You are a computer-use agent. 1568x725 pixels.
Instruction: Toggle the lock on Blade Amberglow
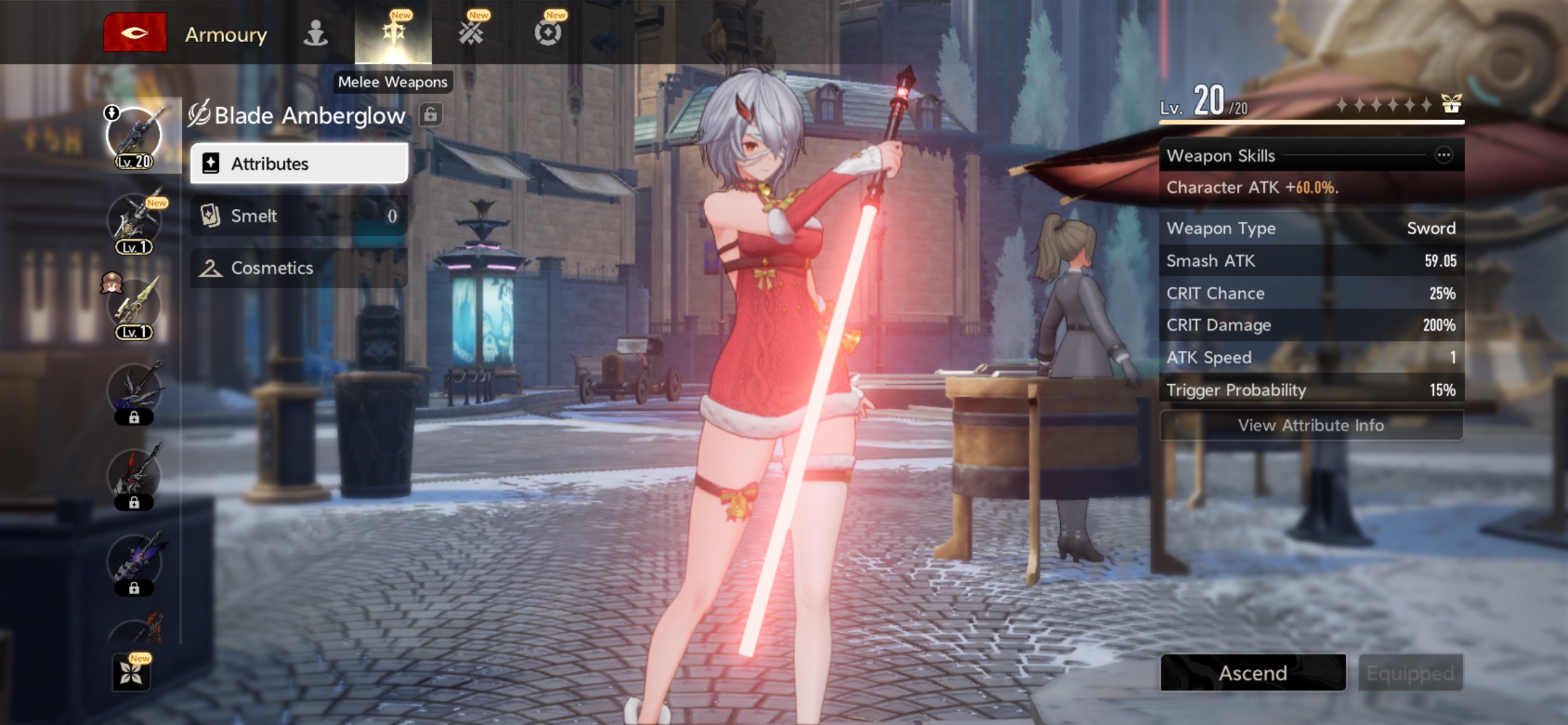click(430, 115)
